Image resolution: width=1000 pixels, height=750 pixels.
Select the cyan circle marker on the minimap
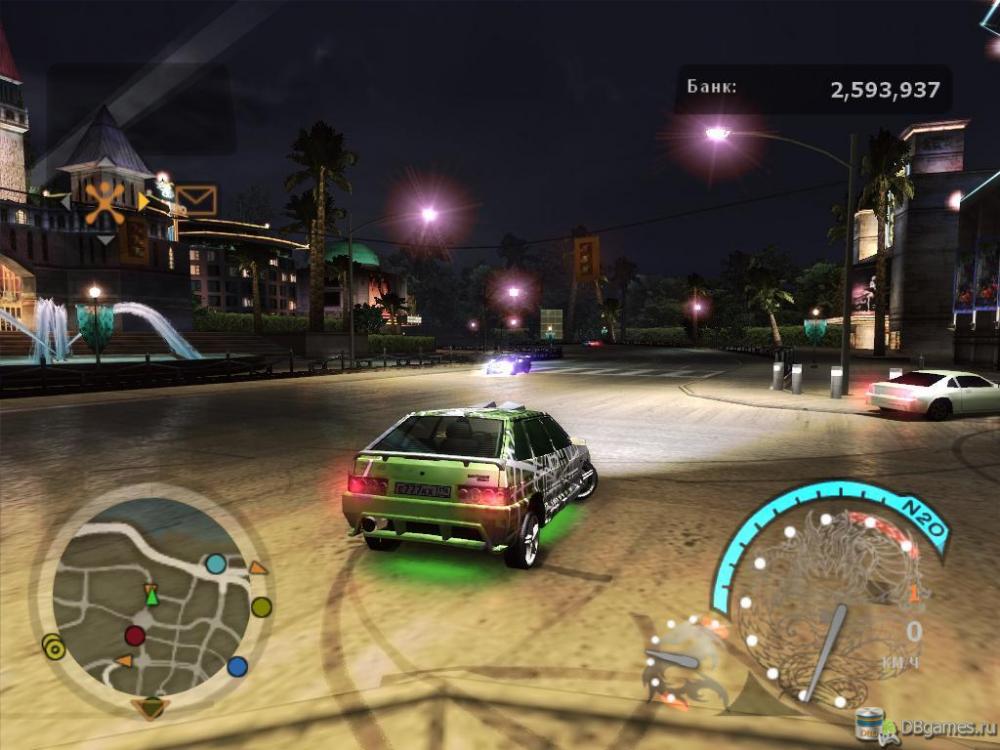tap(215, 564)
